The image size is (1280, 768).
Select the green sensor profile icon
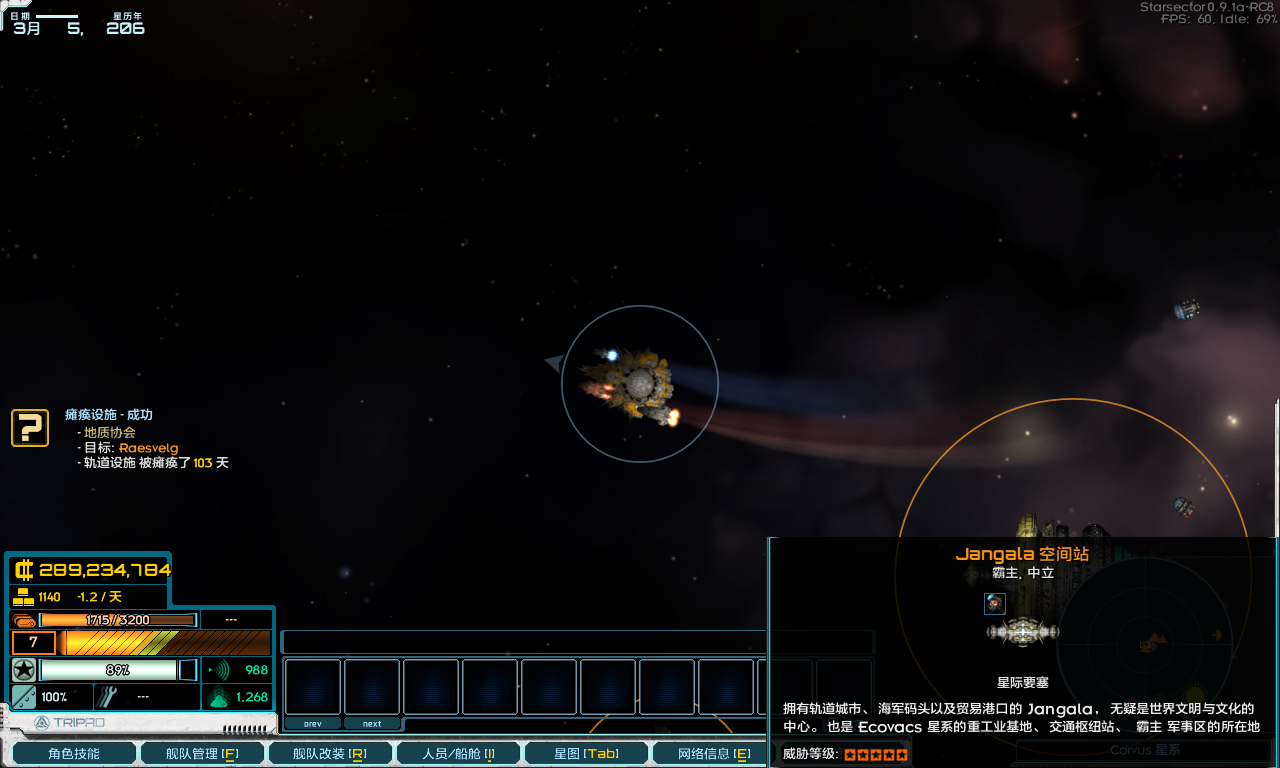tap(218, 697)
